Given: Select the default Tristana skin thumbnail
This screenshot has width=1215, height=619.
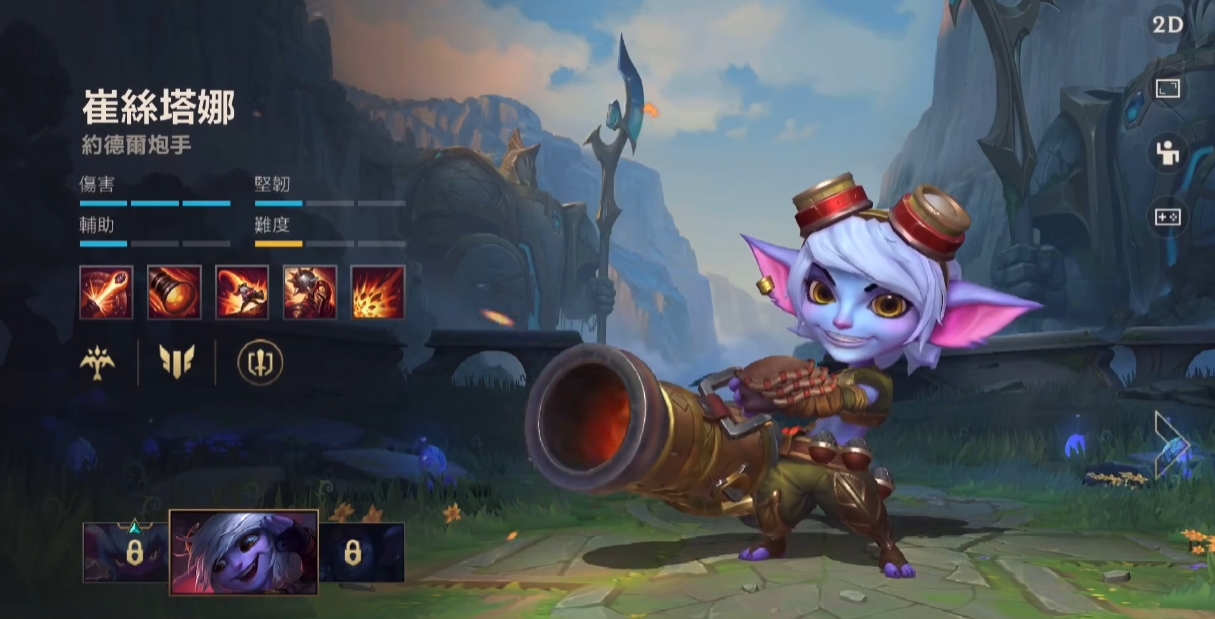Looking at the screenshot, I should pyautogui.click(x=244, y=552).
